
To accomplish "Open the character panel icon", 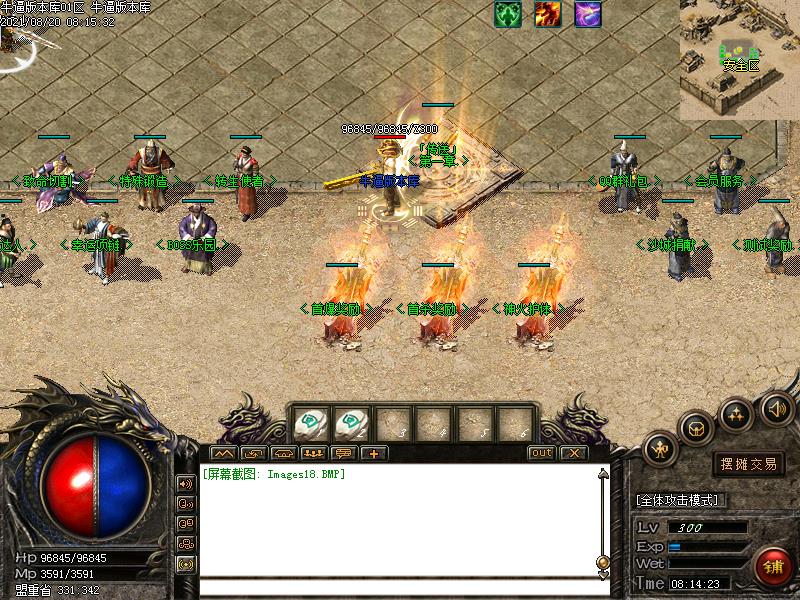I will tap(660, 449).
